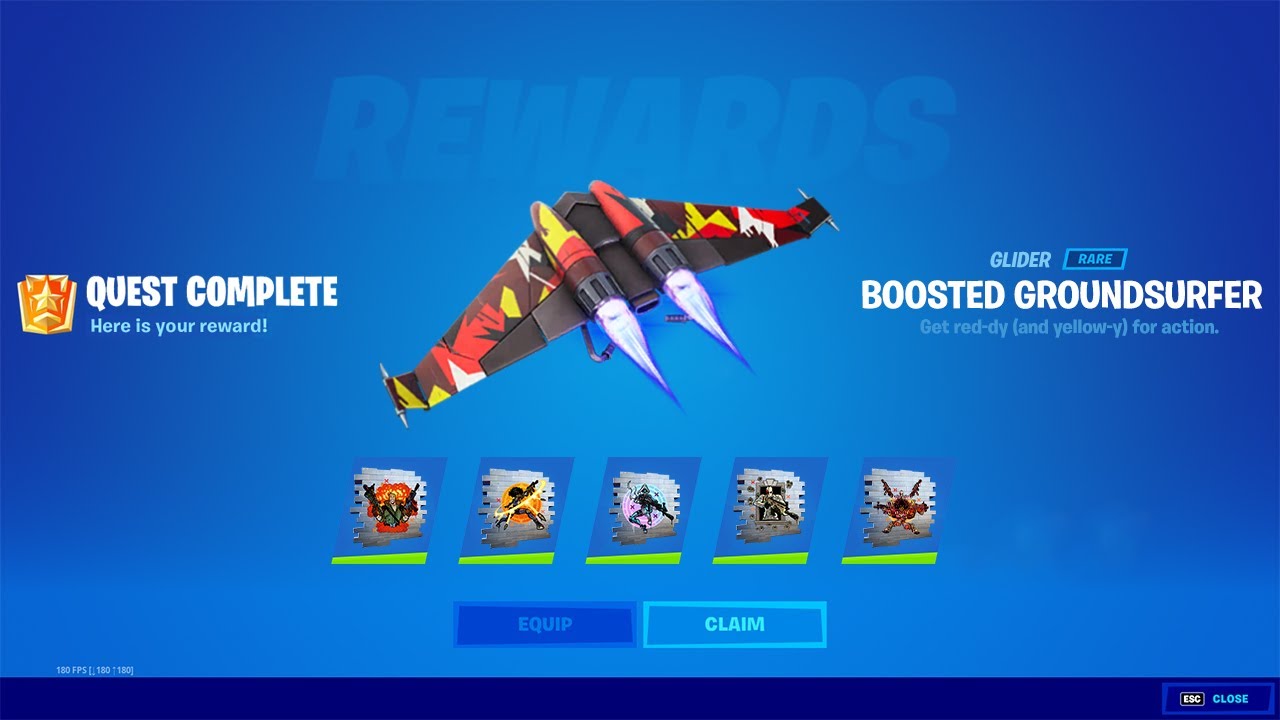
Task: Equip the Boosted Groundsurfer glider
Action: click(545, 625)
